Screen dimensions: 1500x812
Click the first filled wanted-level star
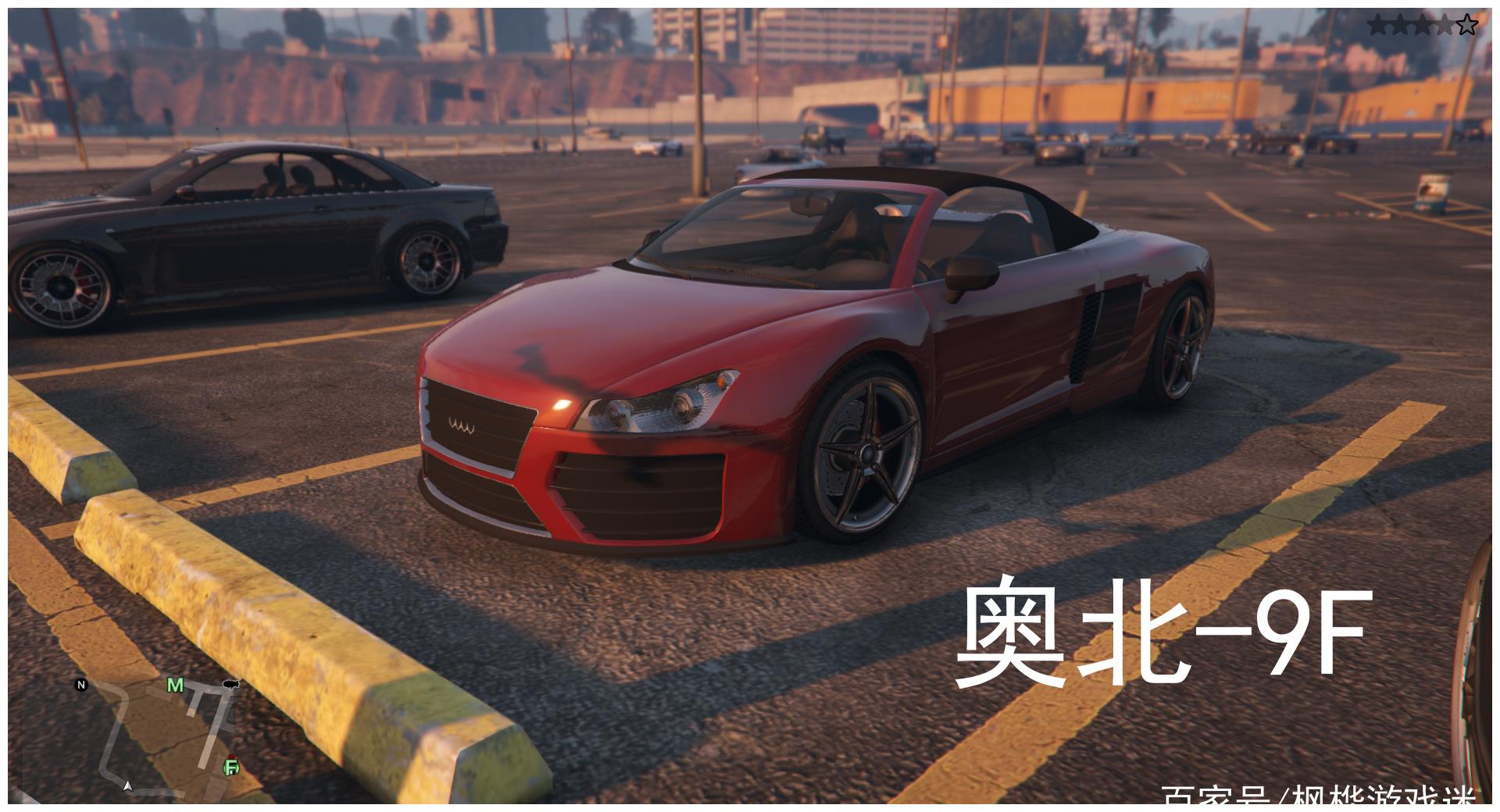1377,22
